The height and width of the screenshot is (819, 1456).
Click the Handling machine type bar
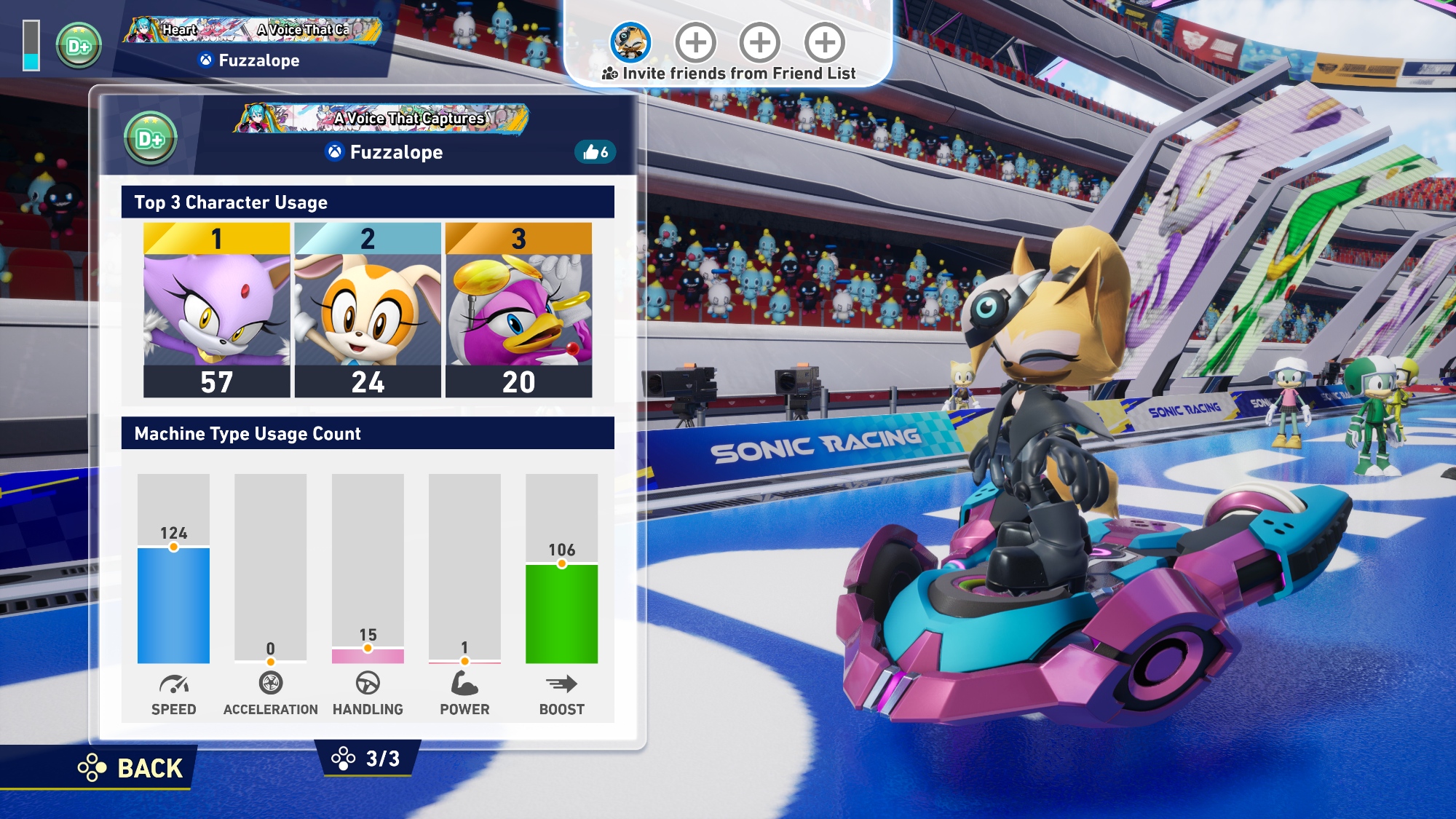[x=368, y=655]
